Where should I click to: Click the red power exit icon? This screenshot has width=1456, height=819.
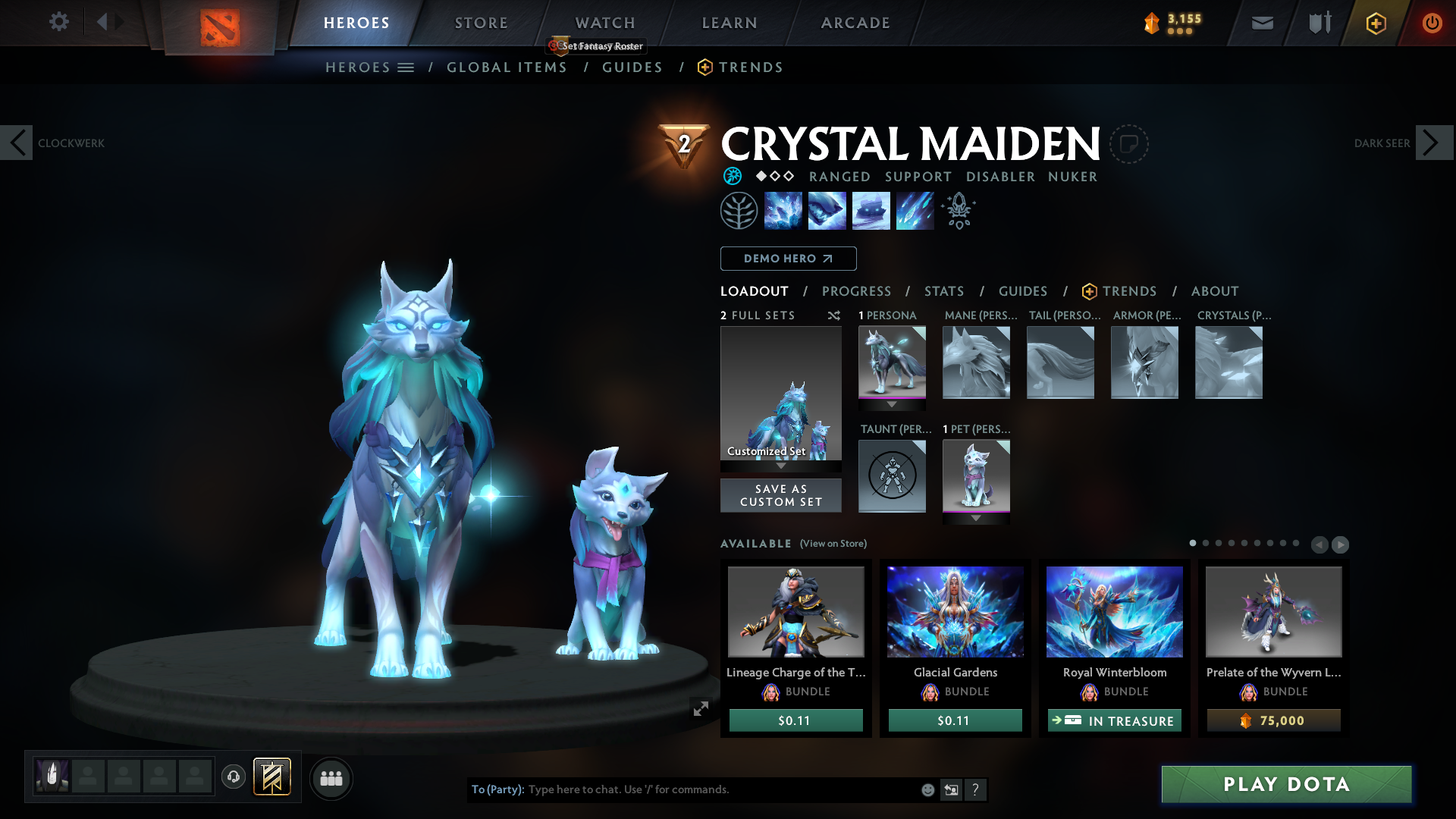coord(1432,23)
